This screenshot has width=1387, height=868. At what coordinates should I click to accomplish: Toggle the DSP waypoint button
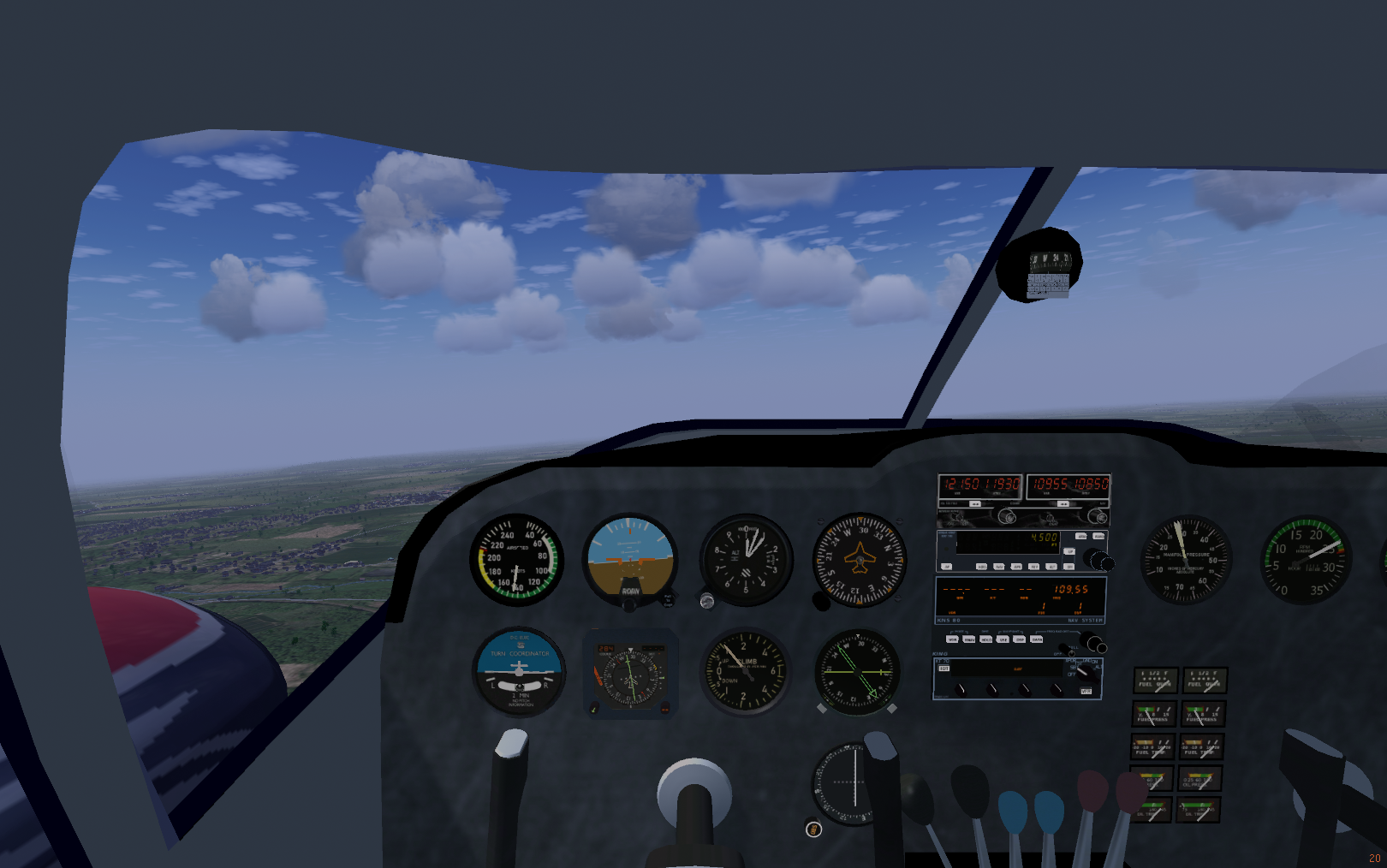1020,639
